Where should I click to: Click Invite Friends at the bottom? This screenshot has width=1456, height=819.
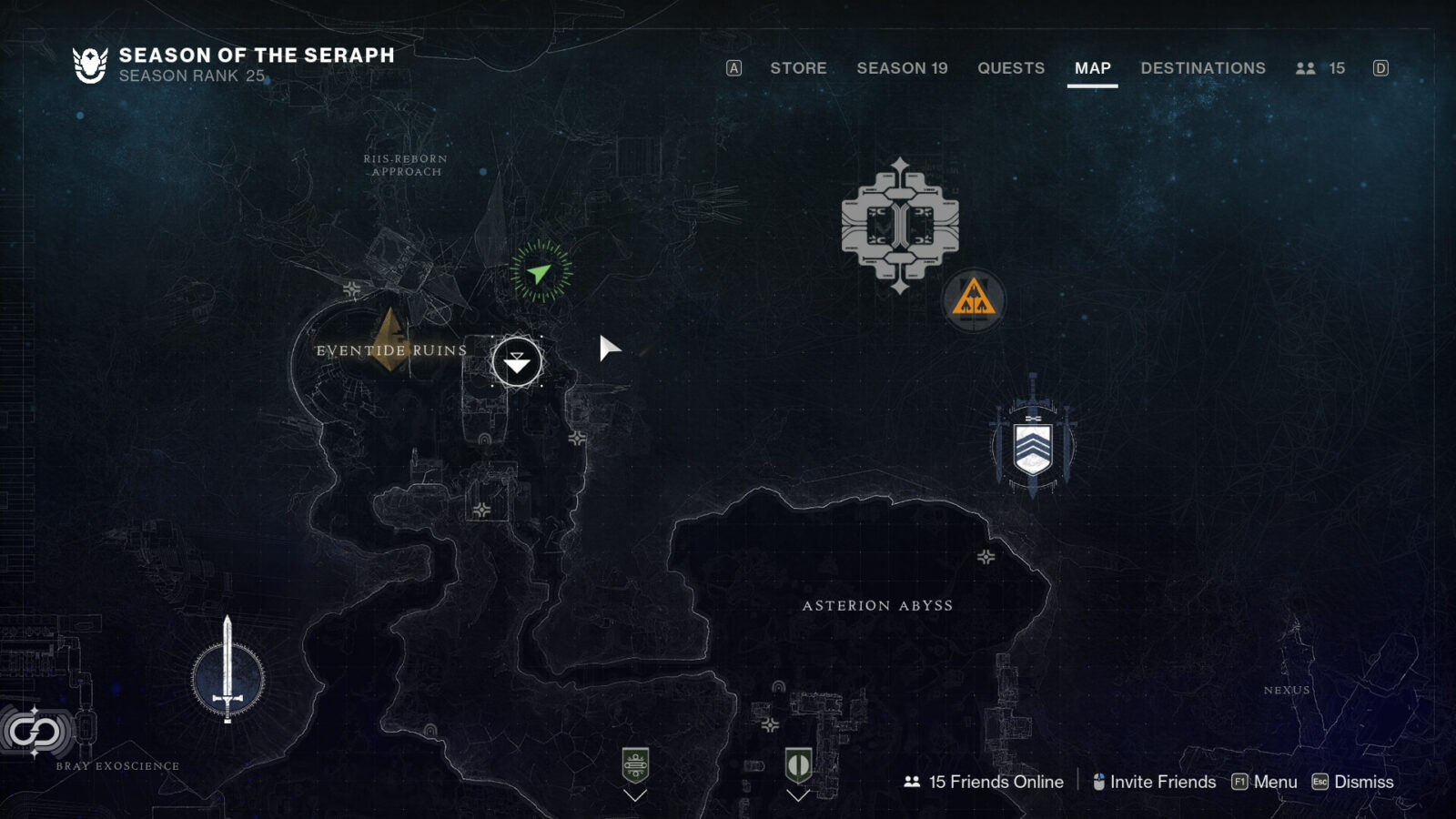tap(1161, 782)
